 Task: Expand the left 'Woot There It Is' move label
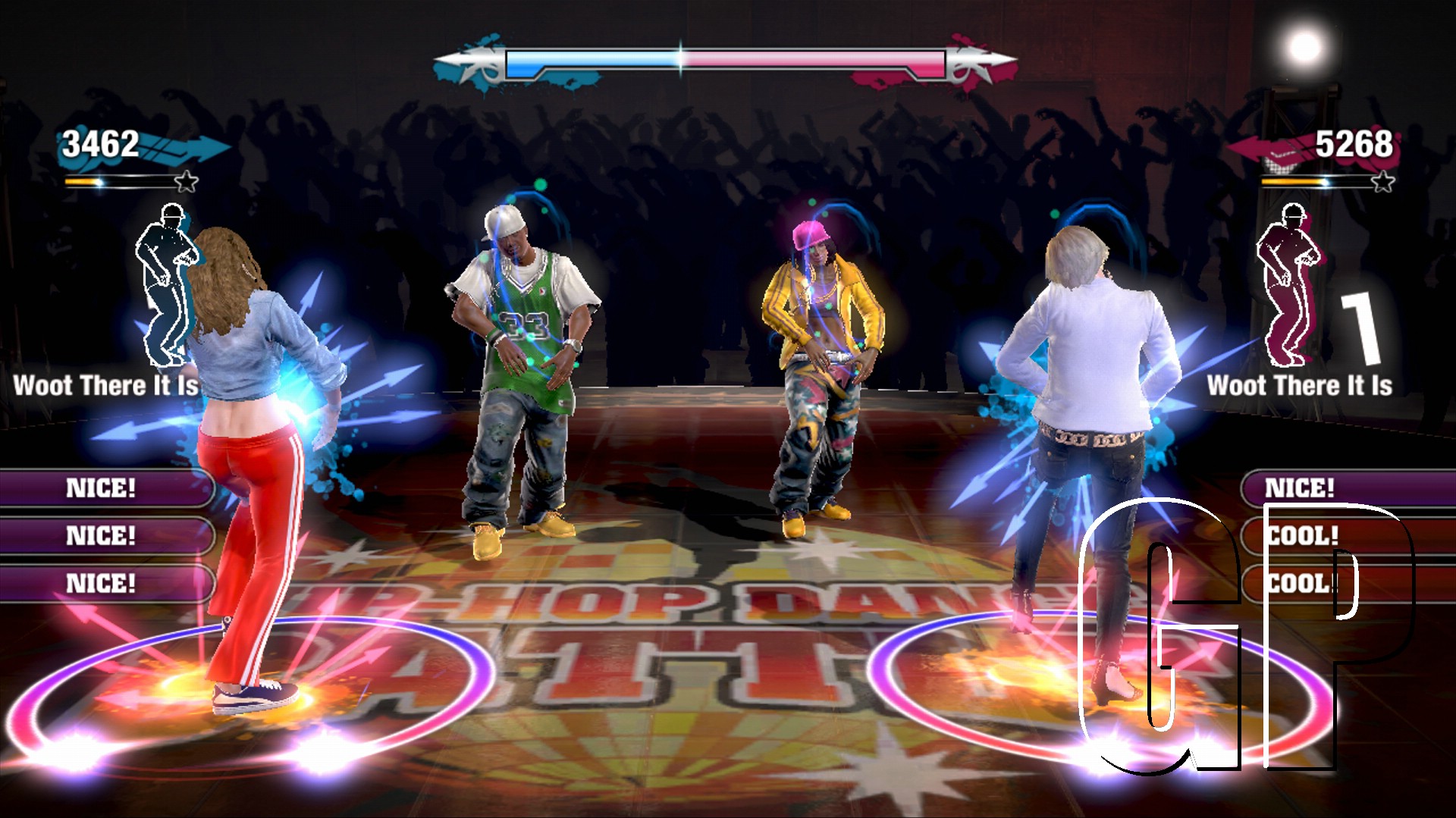pos(105,387)
